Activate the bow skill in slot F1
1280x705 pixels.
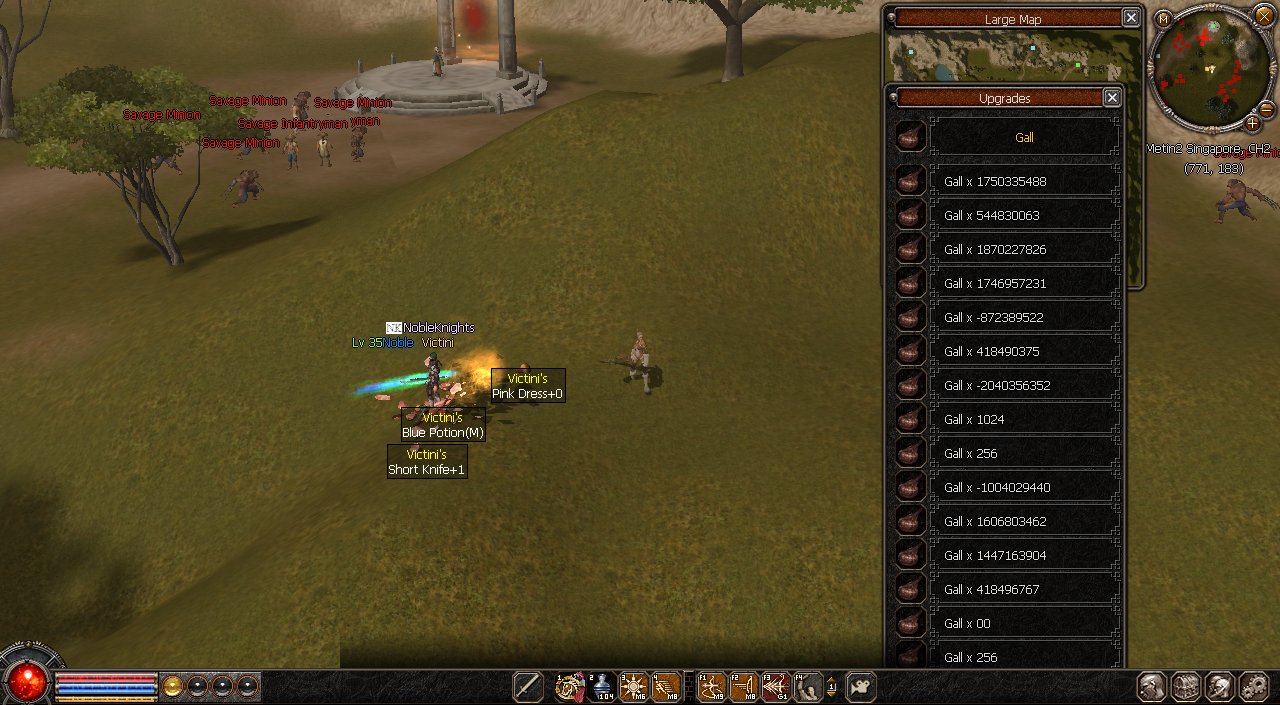click(711, 687)
